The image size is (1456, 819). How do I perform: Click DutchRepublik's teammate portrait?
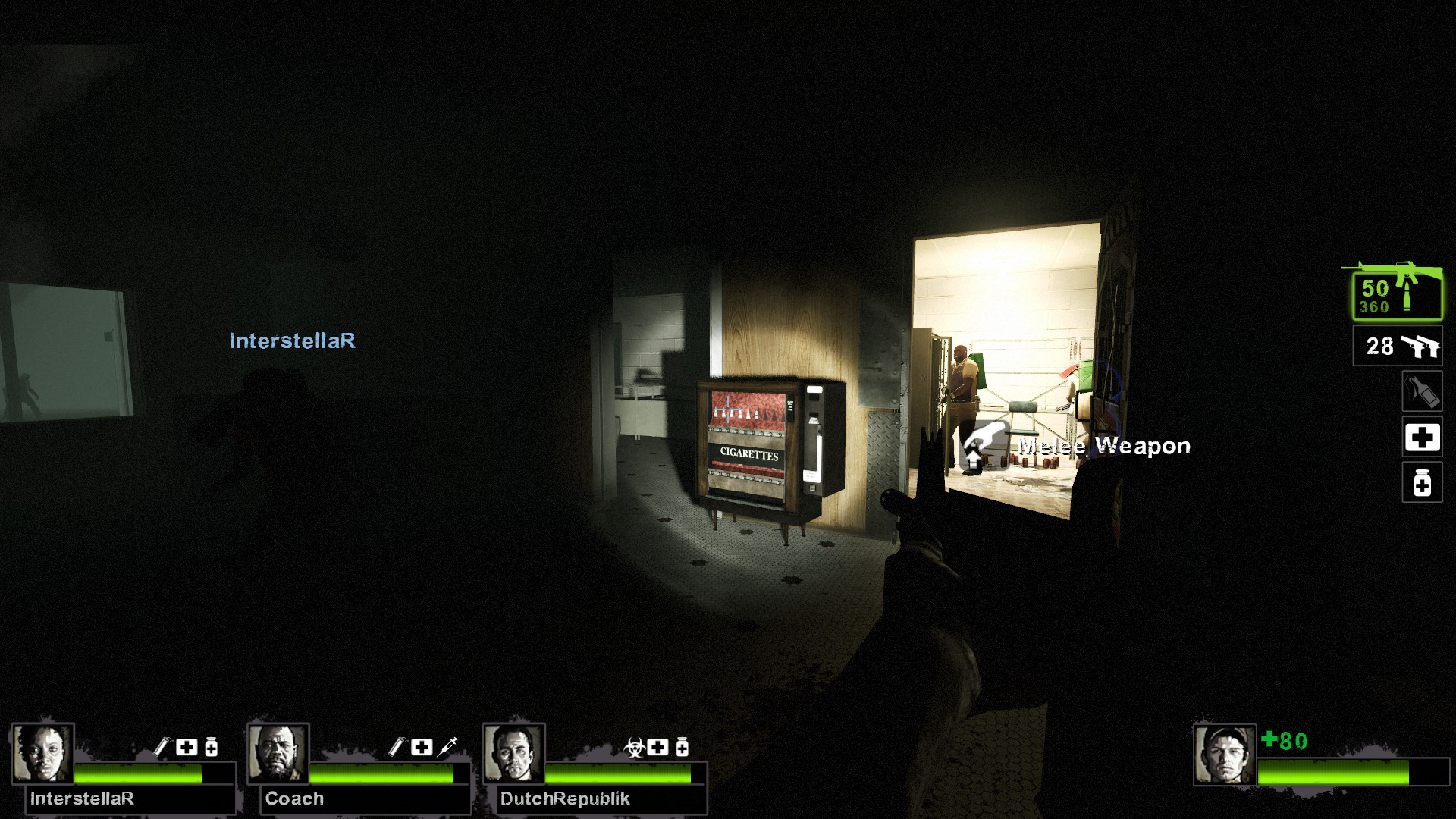514,753
